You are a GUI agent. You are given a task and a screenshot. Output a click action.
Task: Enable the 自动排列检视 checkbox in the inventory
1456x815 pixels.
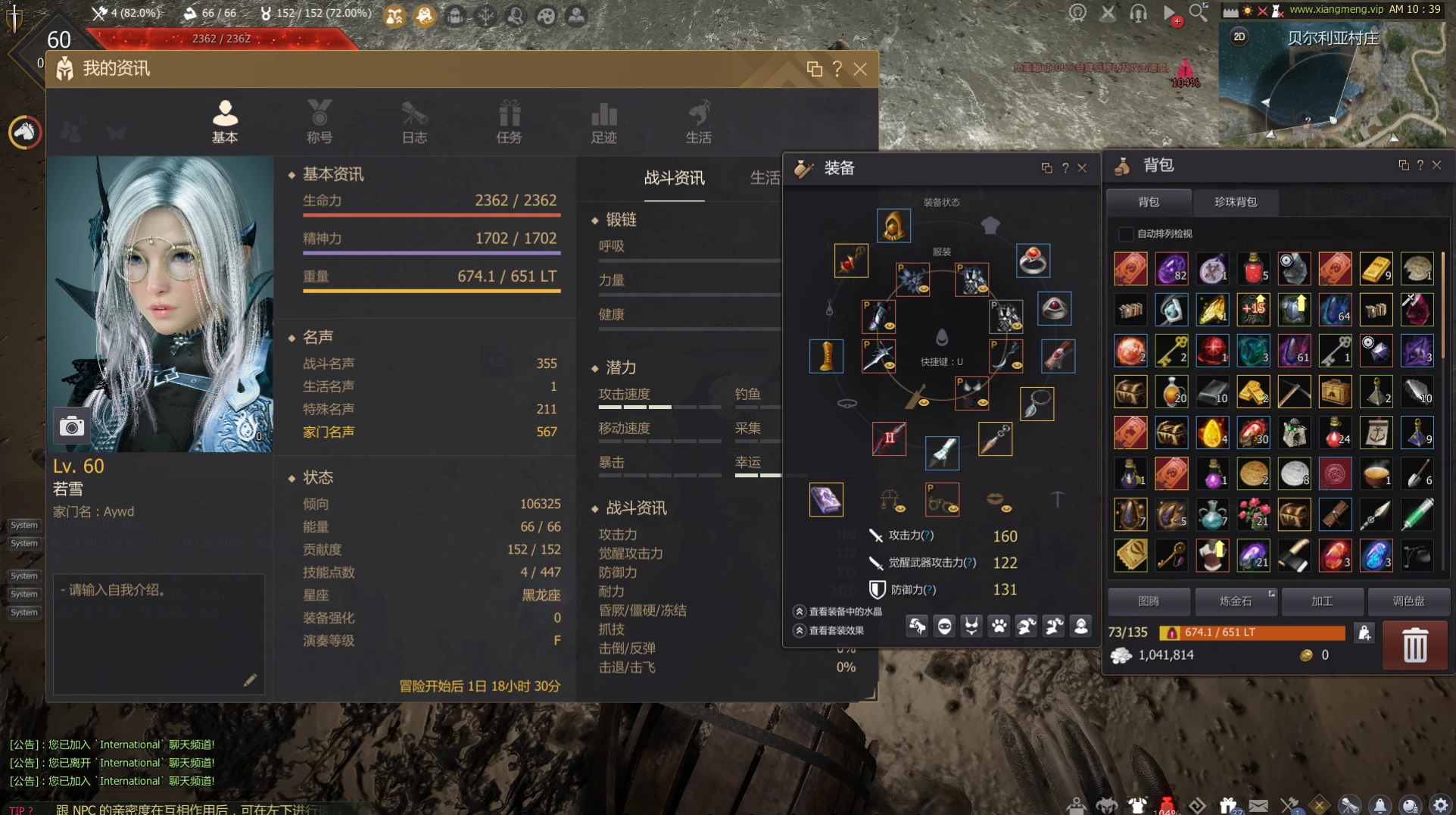pos(1126,234)
